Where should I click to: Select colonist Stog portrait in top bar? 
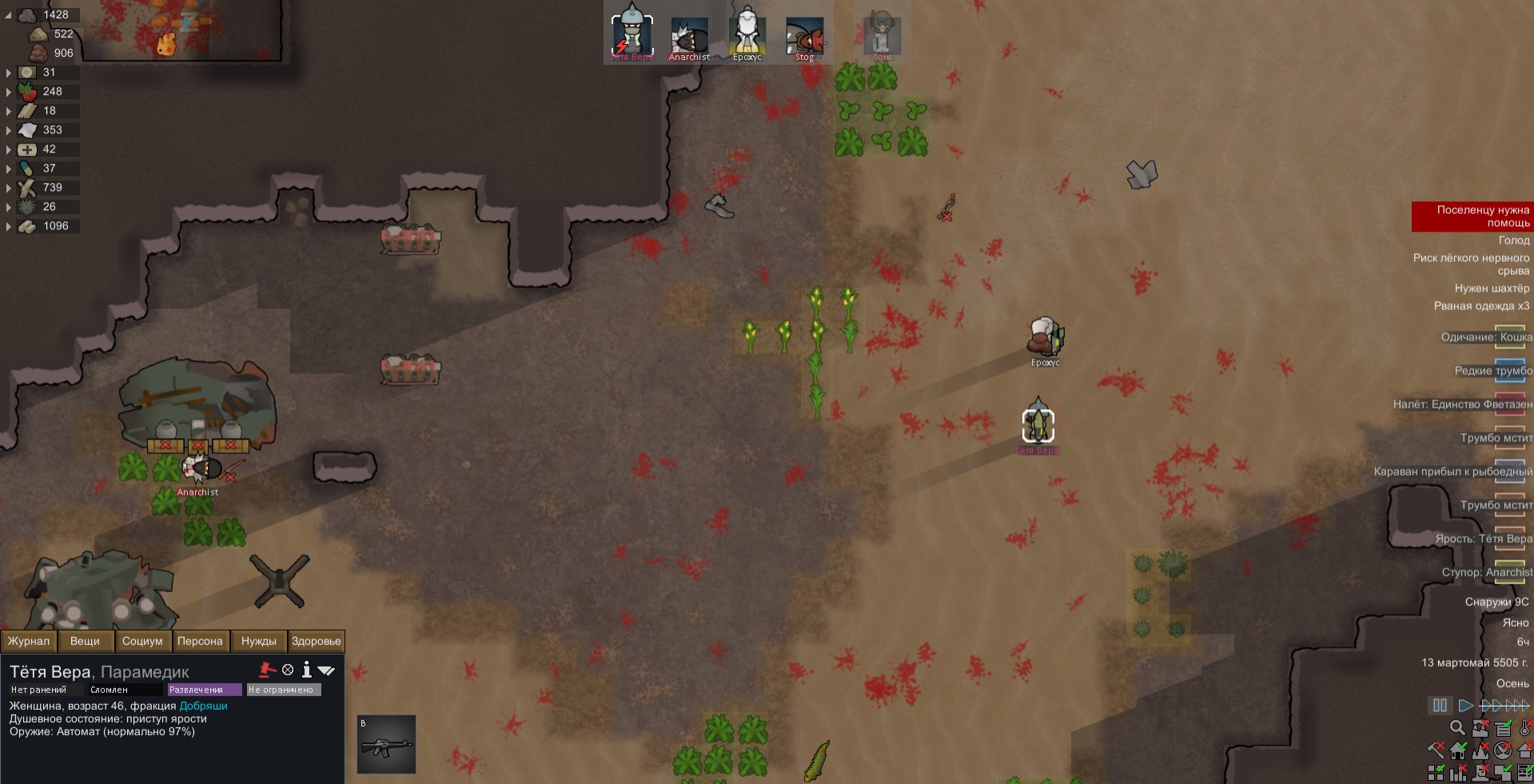click(x=804, y=37)
